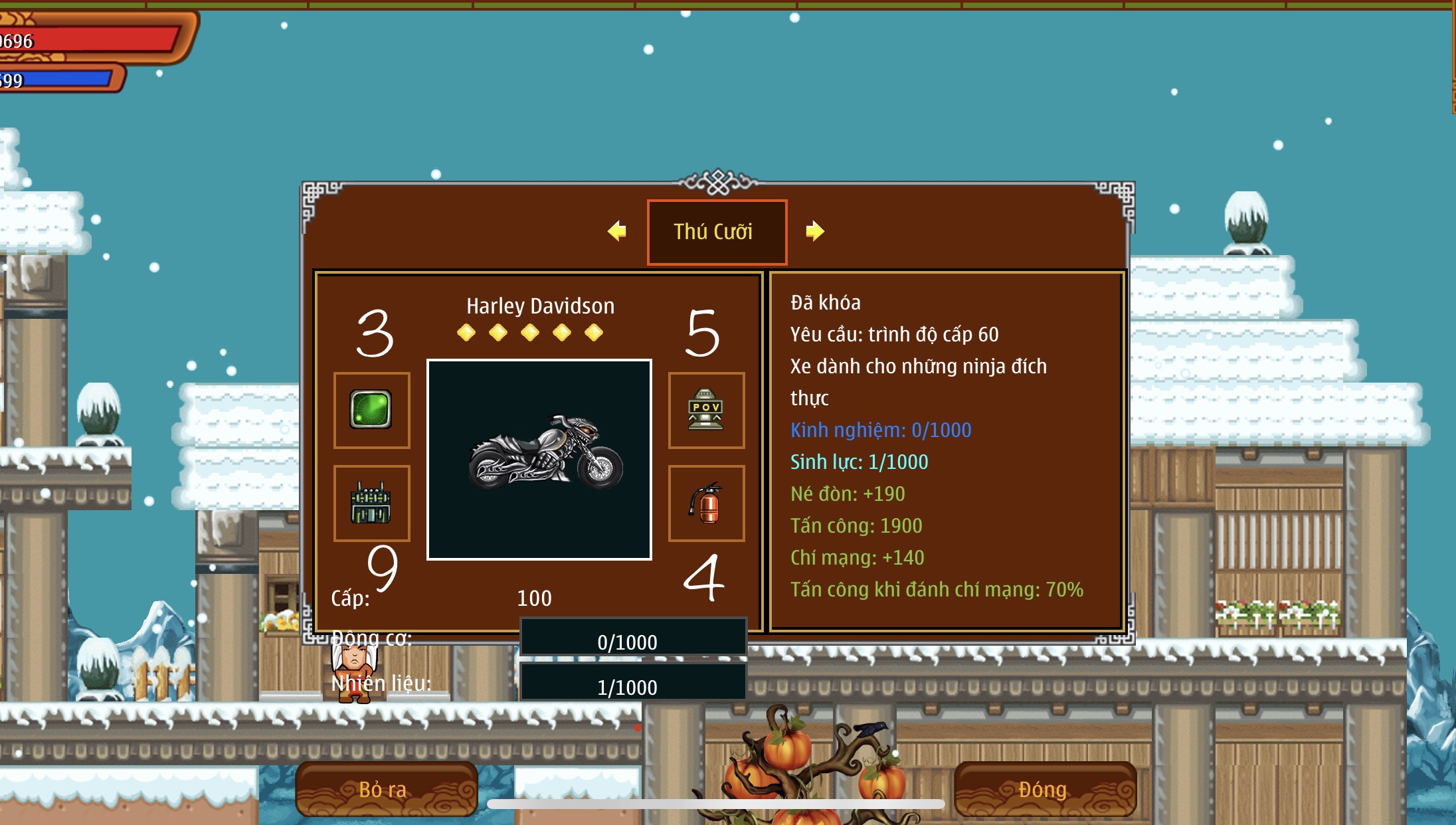Viewport: 1456px width, 825px height.
Task: Select the engine block equipment slot
Action: [x=371, y=503]
